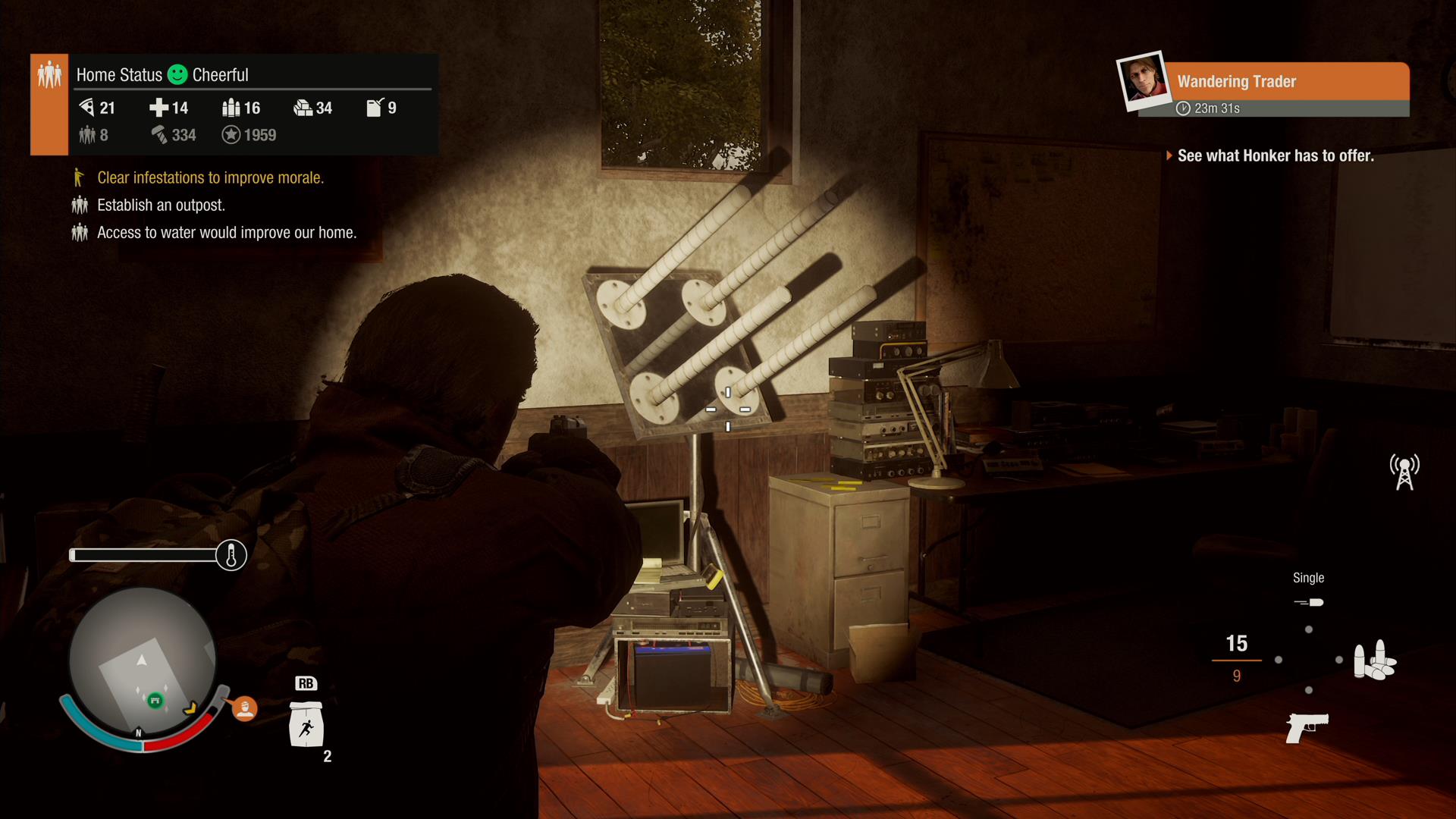The height and width of the screenshot is (819, 1456).
Task: Select the ammo rounds icon
Action: 1374,660
